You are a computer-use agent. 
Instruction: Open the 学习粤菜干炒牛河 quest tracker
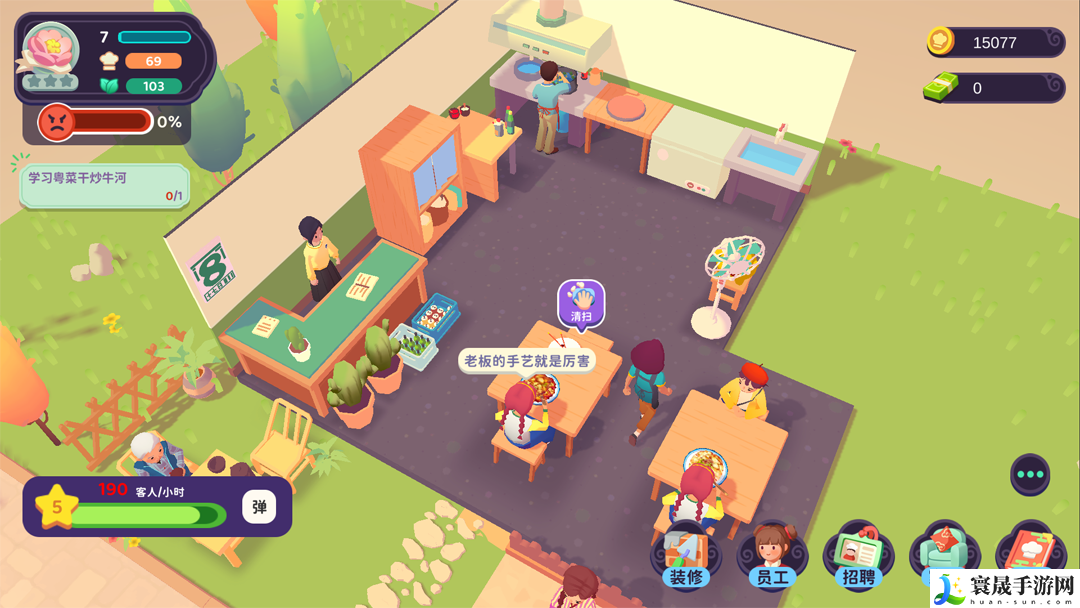click(x=104, y=186)
